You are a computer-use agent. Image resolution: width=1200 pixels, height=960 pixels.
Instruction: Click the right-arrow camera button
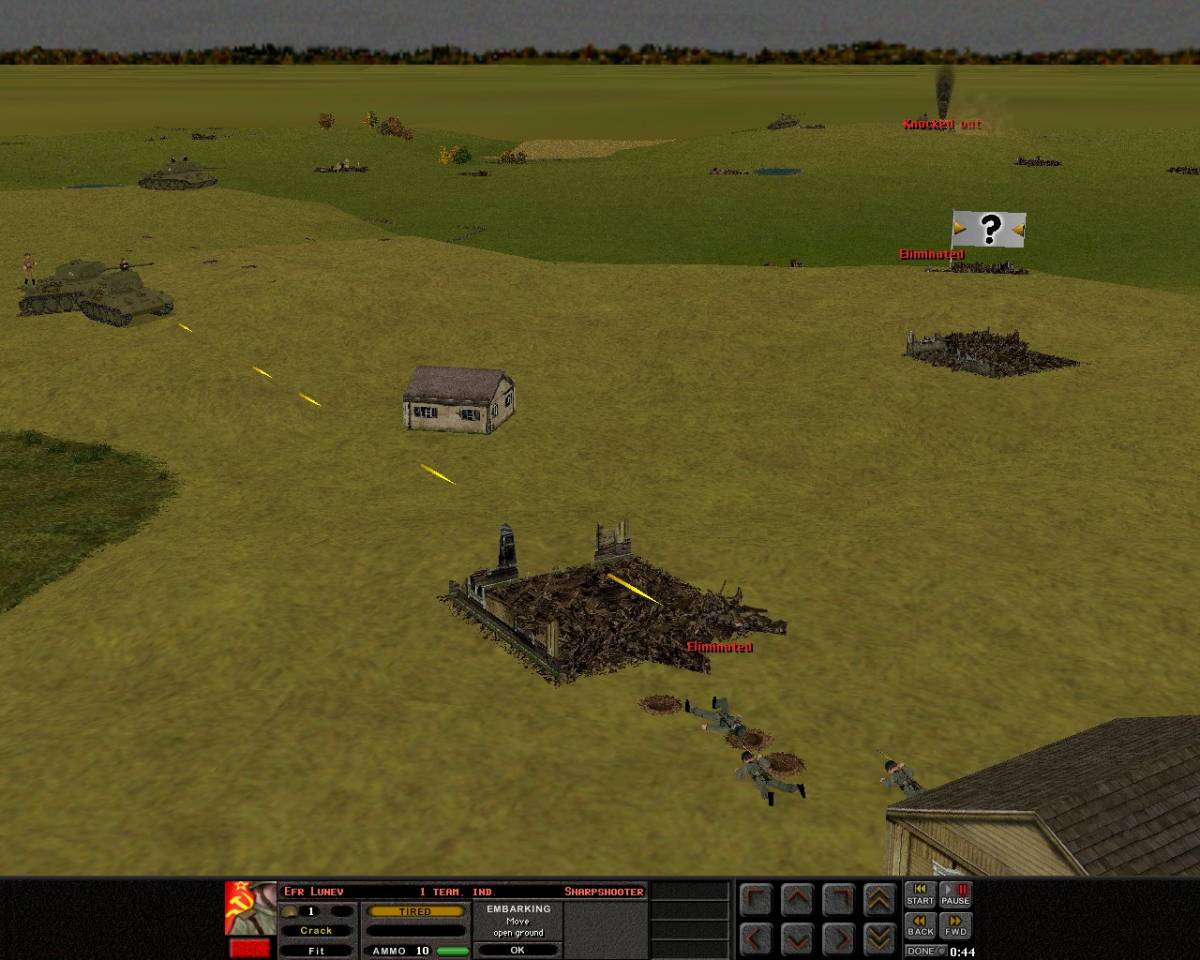pyautogui.click(x=838, y=938)
